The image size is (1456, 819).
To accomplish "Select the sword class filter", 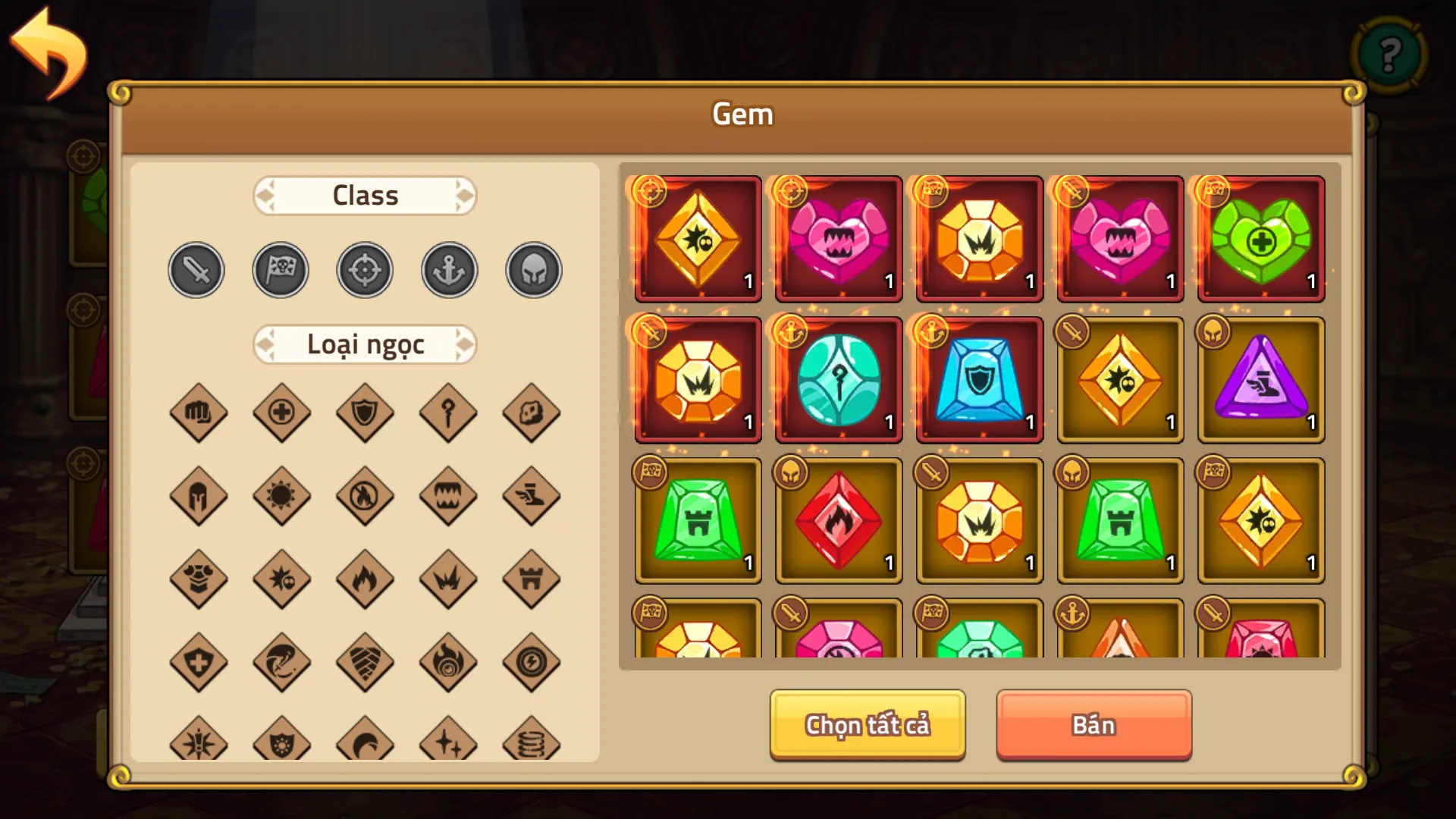I will [196, 269].
